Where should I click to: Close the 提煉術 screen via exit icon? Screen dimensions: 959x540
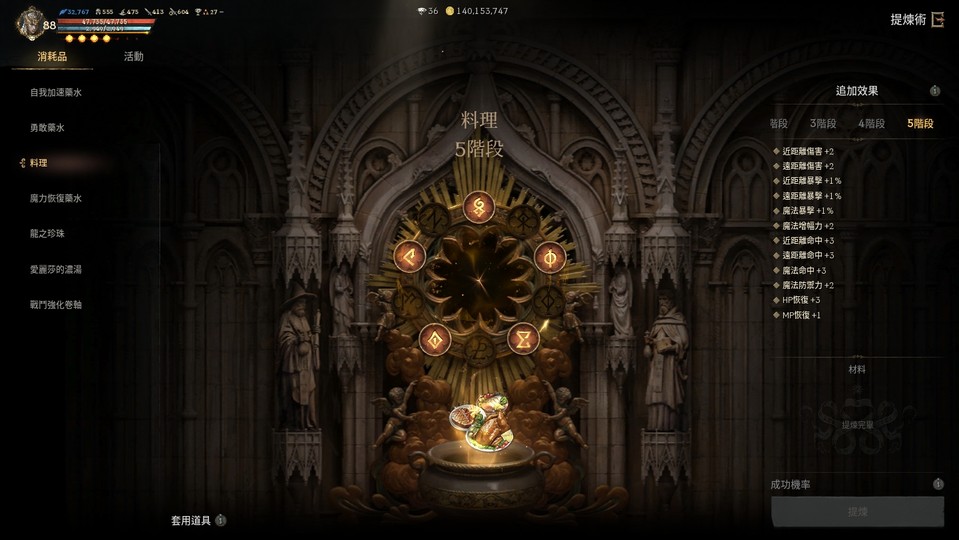click(x=937, y=20)
